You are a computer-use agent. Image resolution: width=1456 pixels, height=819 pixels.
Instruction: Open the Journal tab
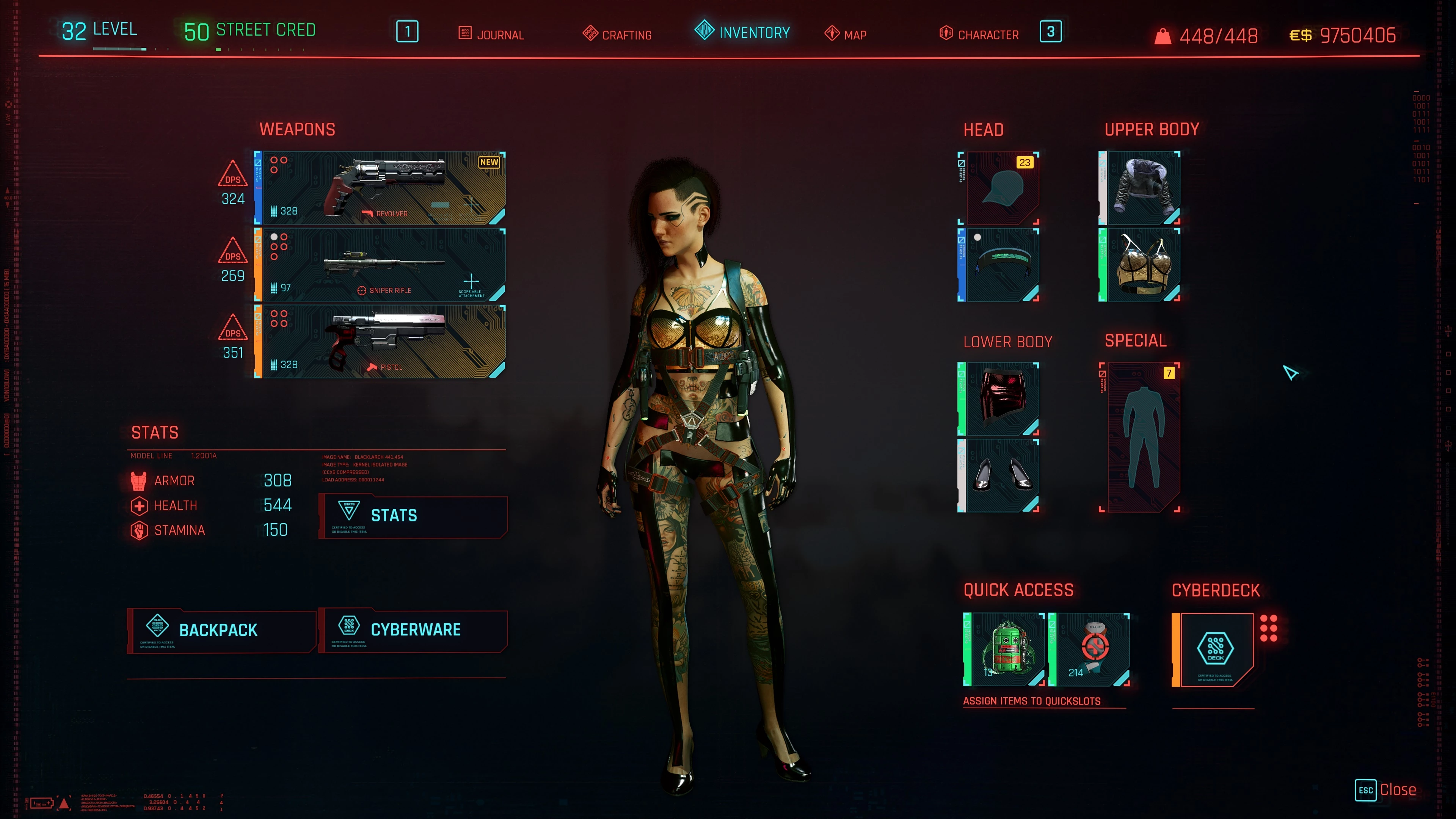coord(491,35)
